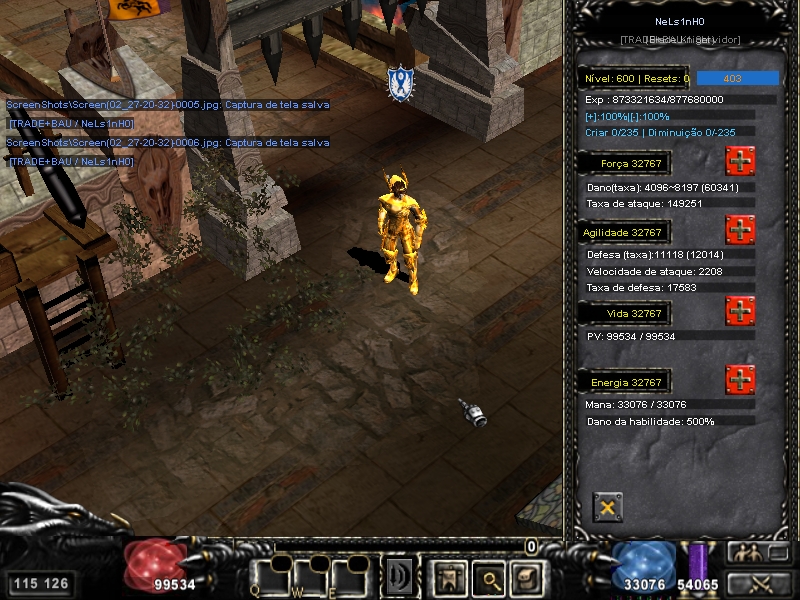The width and height of the screenshot is (800, 600).
Task: Add a point to Força
Action: pyautogui.click(x=740, y=160)
